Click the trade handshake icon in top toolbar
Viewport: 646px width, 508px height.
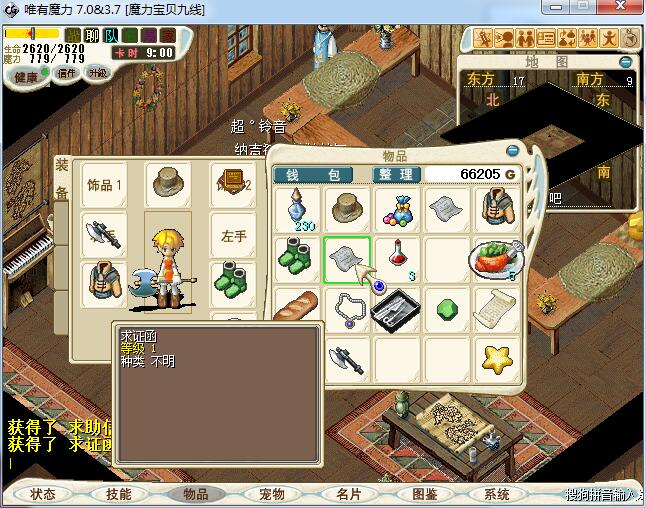pyautogui.click(x=566, y=38)
